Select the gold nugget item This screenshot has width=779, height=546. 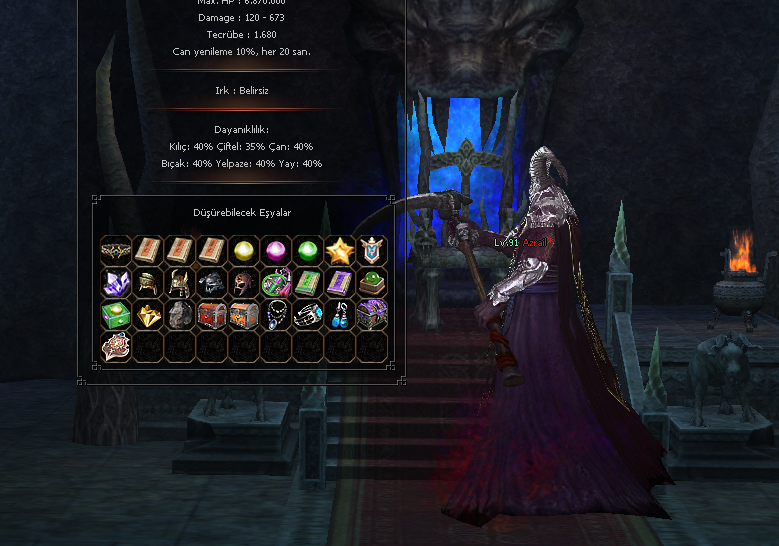click(148, 314)
